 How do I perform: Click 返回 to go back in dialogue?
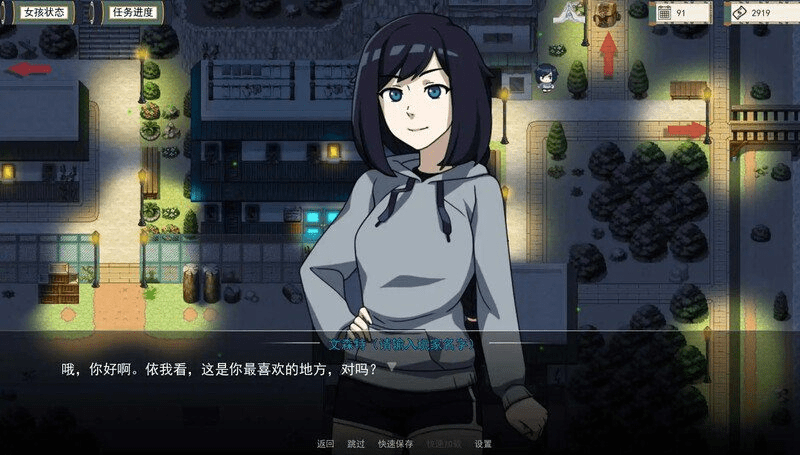pyautogui.click(x=325, y=443)
